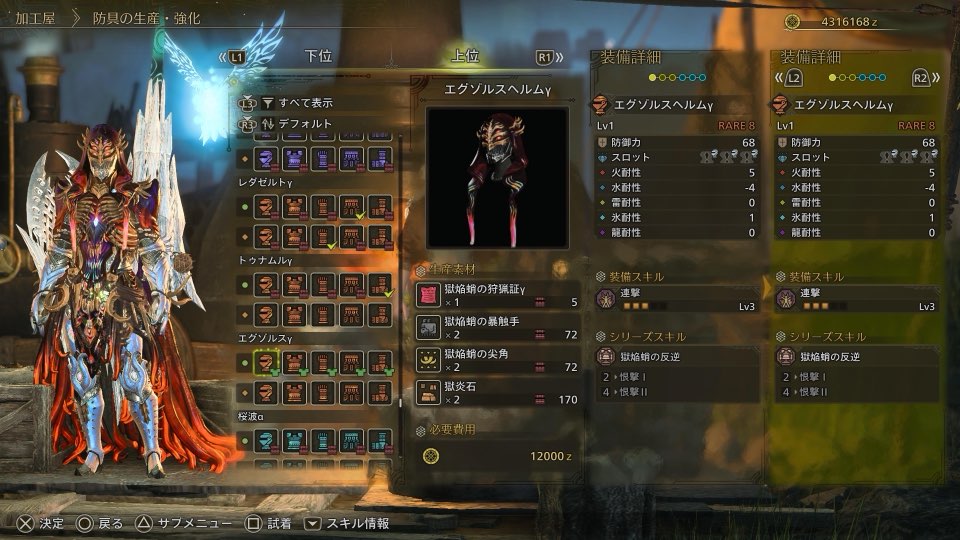Select the 獄炎石 material entry

(497, 392)
